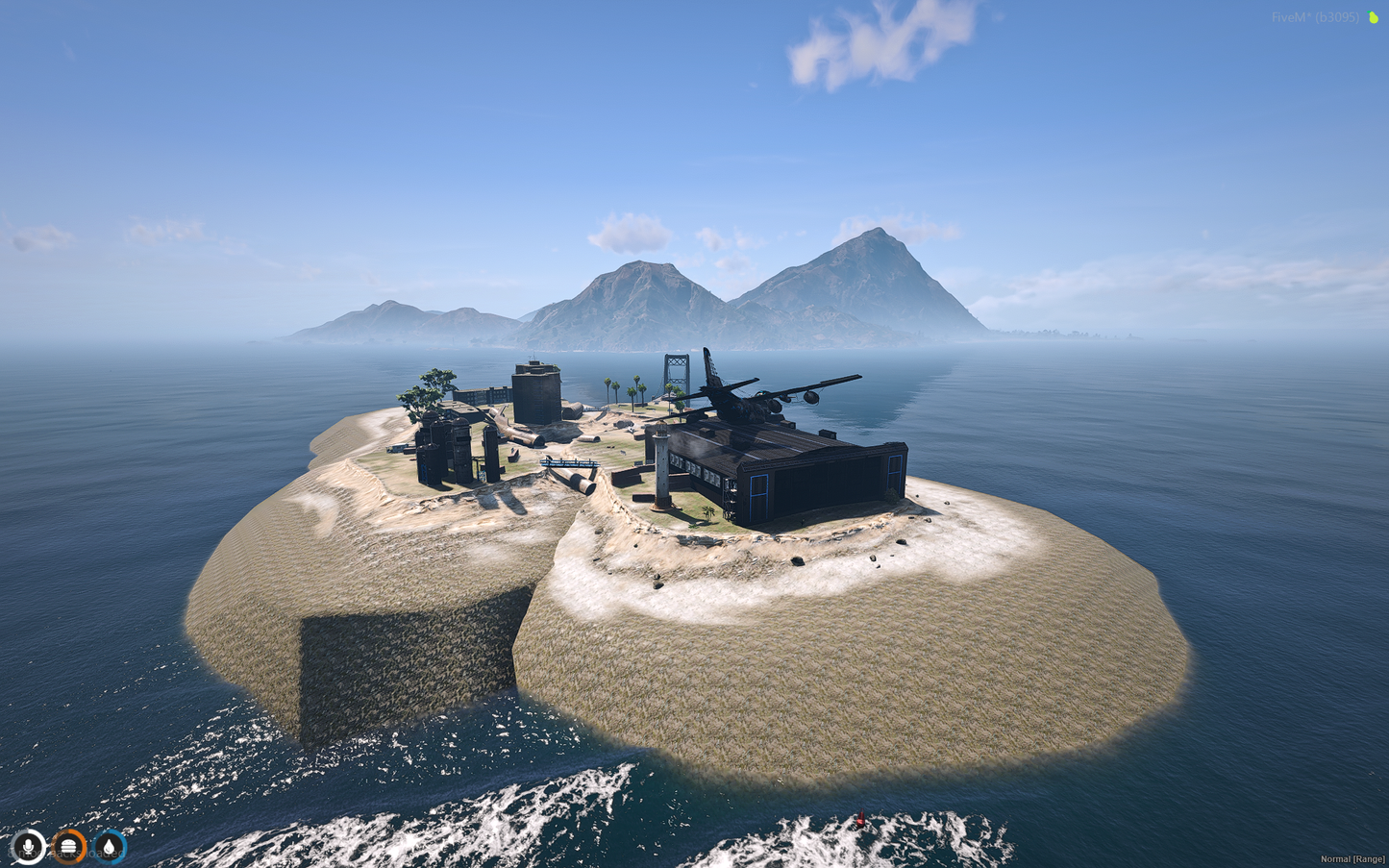Click the water drop thirst icon

[x=110, y=847]
